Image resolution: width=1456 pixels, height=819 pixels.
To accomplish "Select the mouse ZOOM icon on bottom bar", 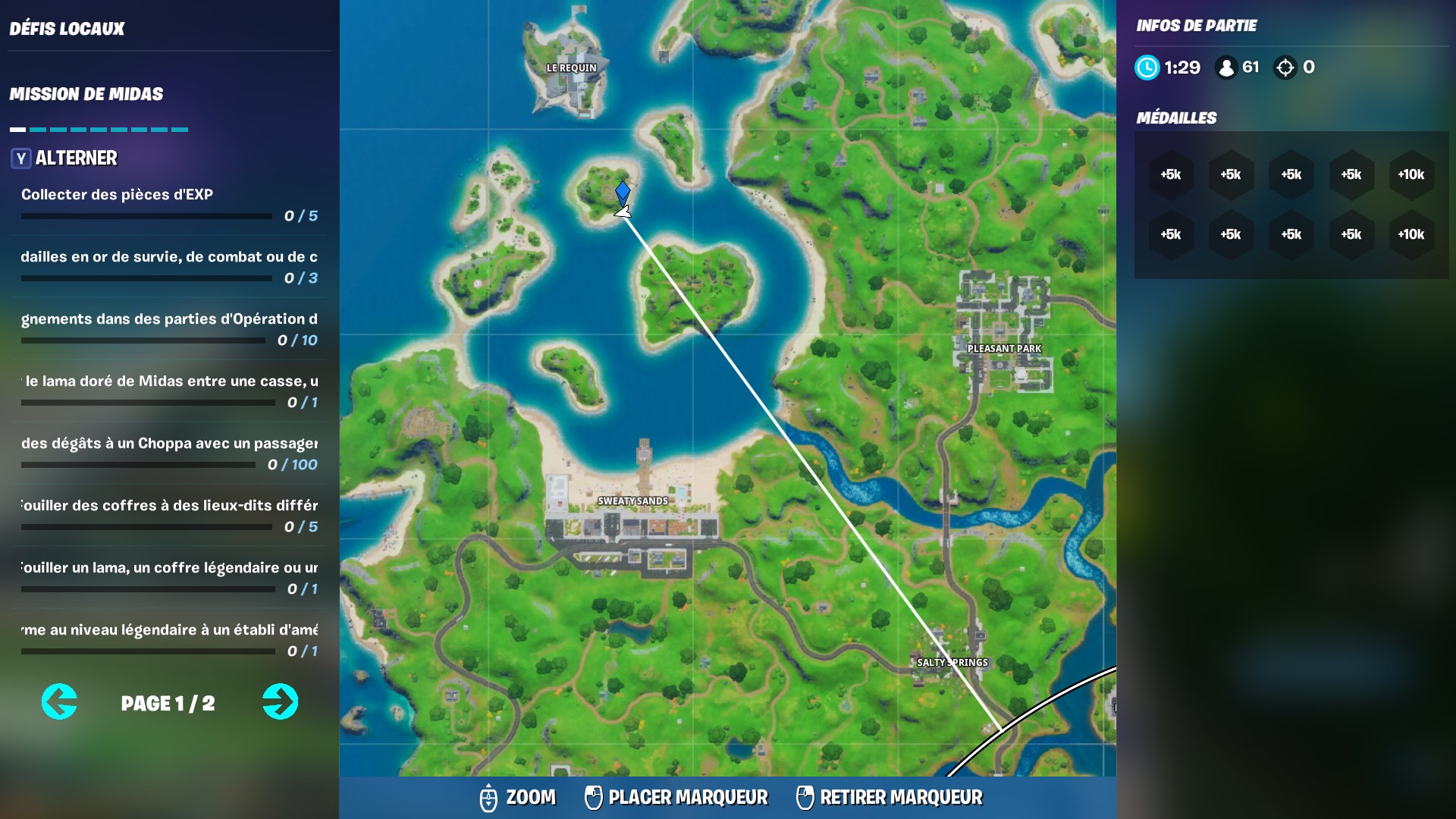I will point(489,798).
